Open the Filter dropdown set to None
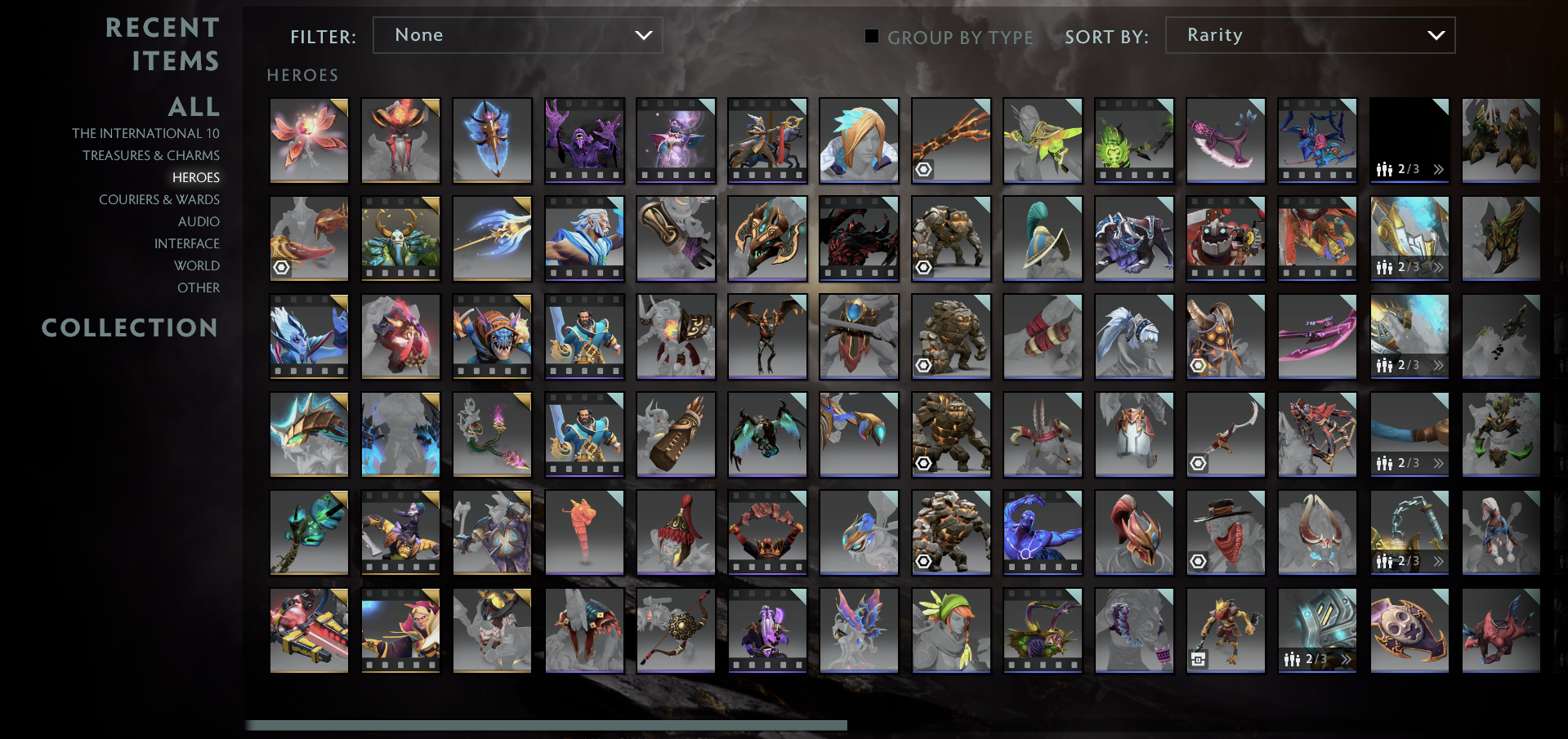 pyautogui.click(x=517, y=35)
